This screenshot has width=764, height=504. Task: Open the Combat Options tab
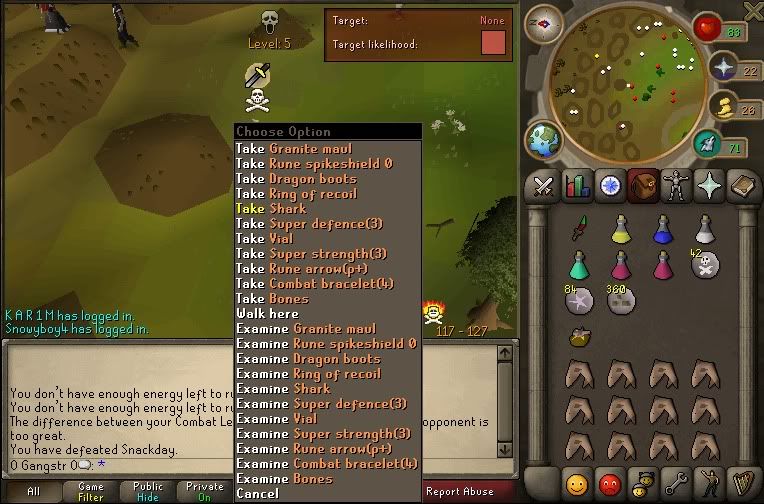click(x=545, y=185)
